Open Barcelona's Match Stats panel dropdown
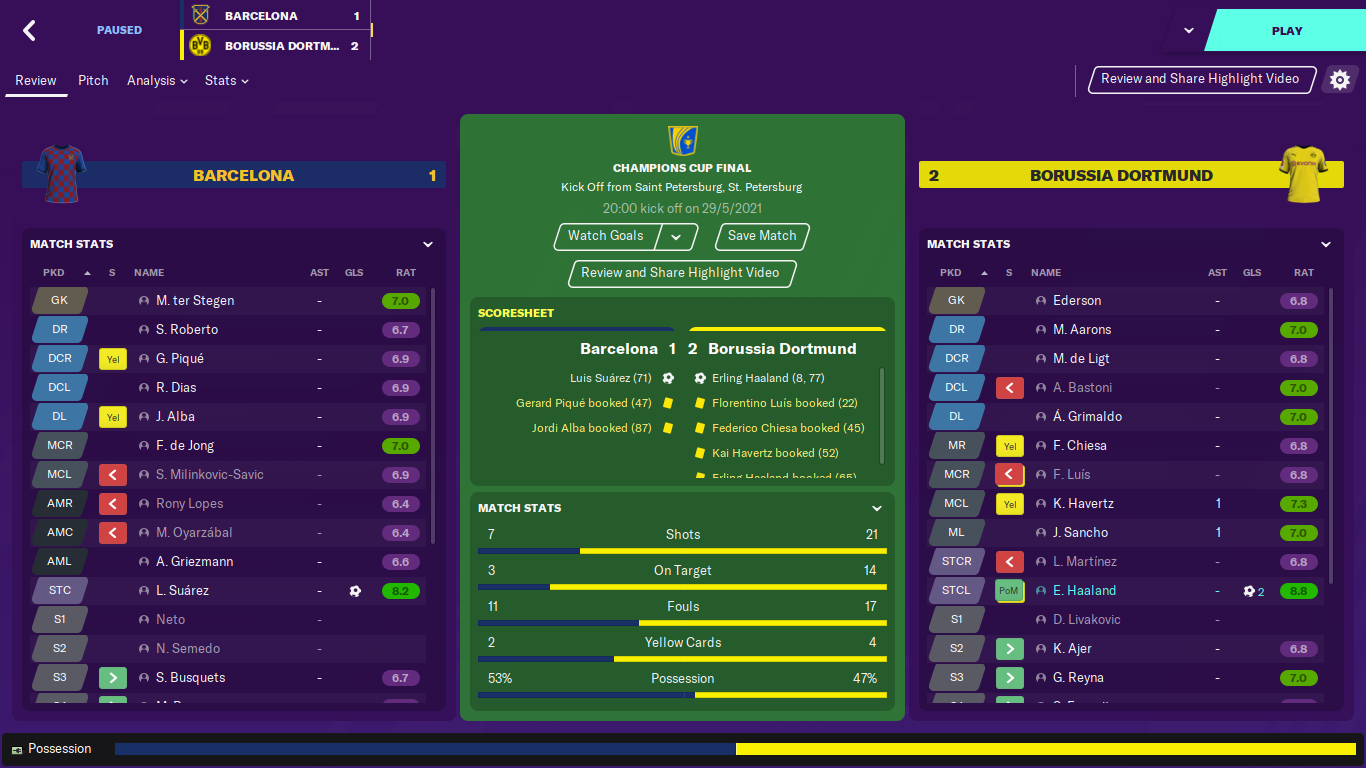This screenshot has height=768, width=1366. pyautogui.click(x=428, y=244)
